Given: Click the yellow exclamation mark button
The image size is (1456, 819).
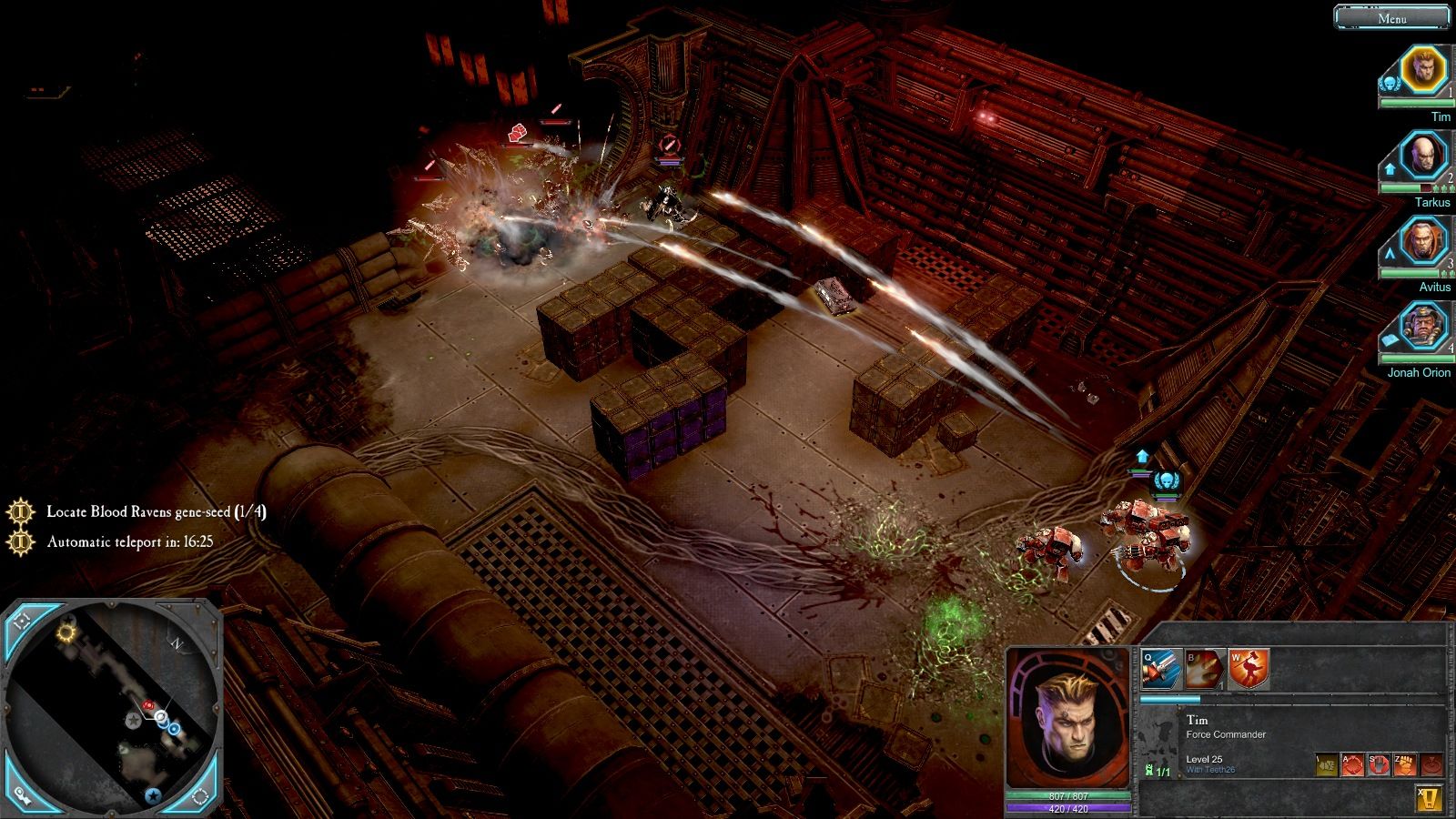Looking at the screenshot, I should pyautogui.click(x=1429, y=799).
